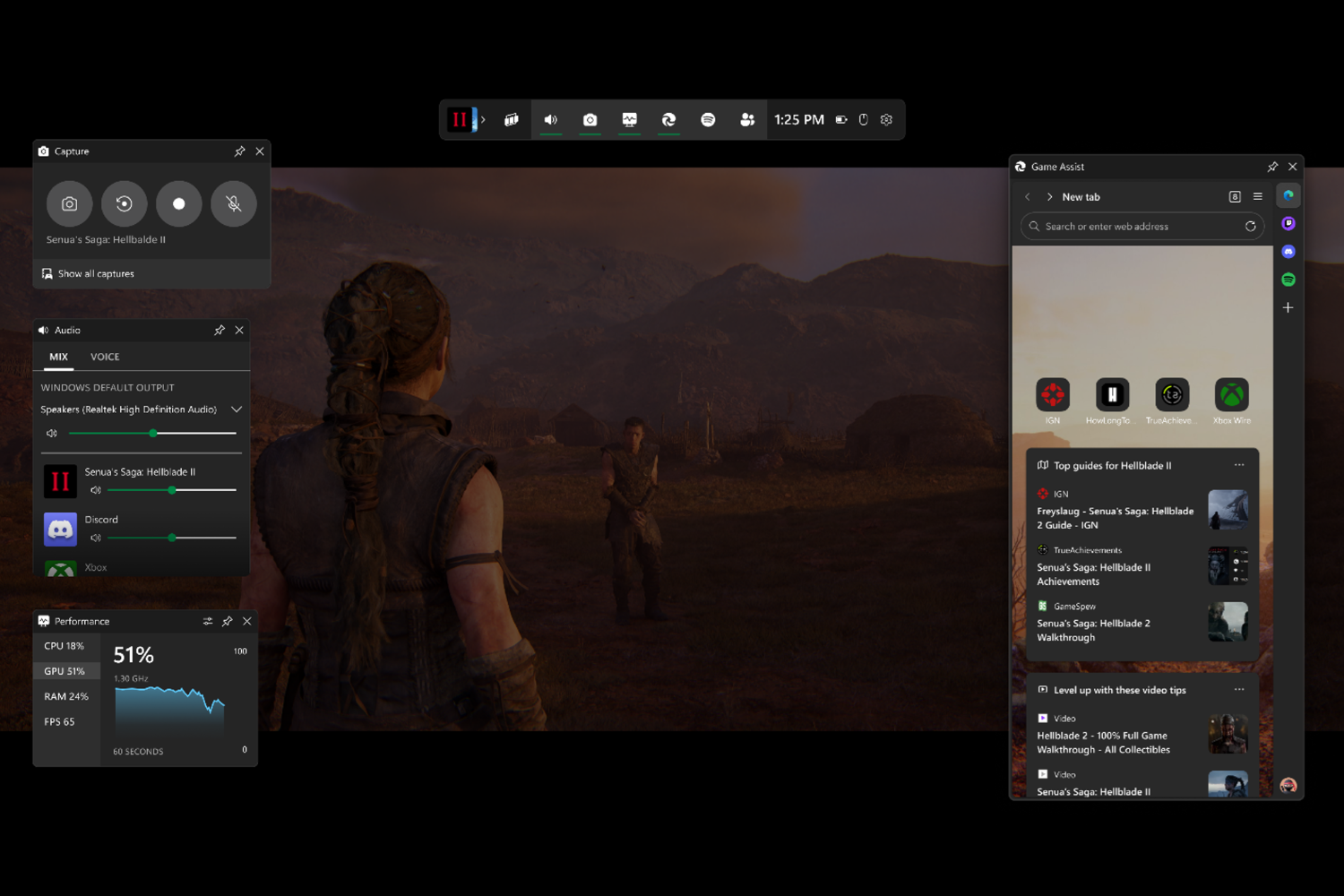The image size is (1344, 896).
Task: Open the Xbox Wire shortcut tile
Action: [x=1231, y=396]
